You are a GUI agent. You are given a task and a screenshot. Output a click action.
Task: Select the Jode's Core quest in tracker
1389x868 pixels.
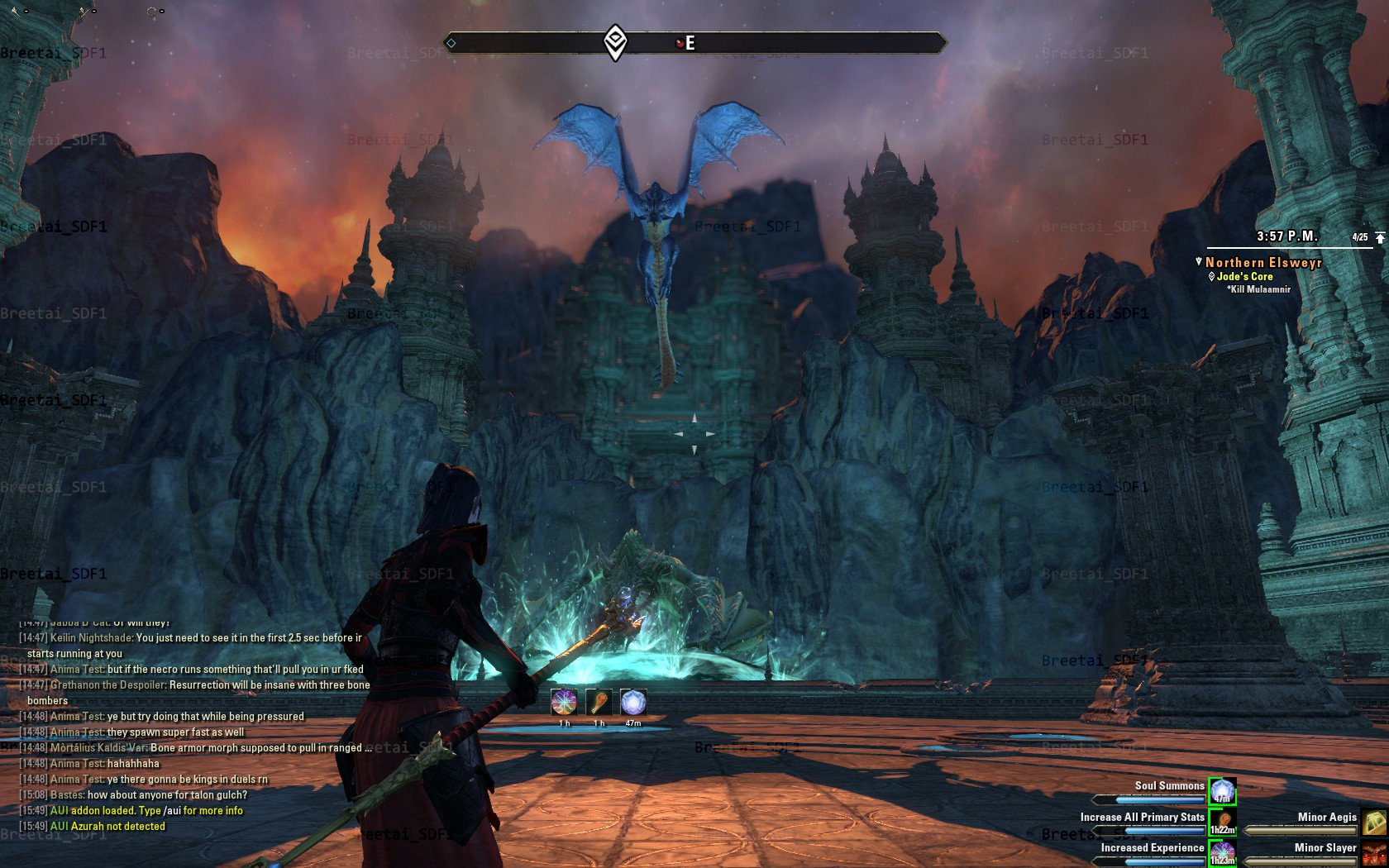pos(1243,277)
